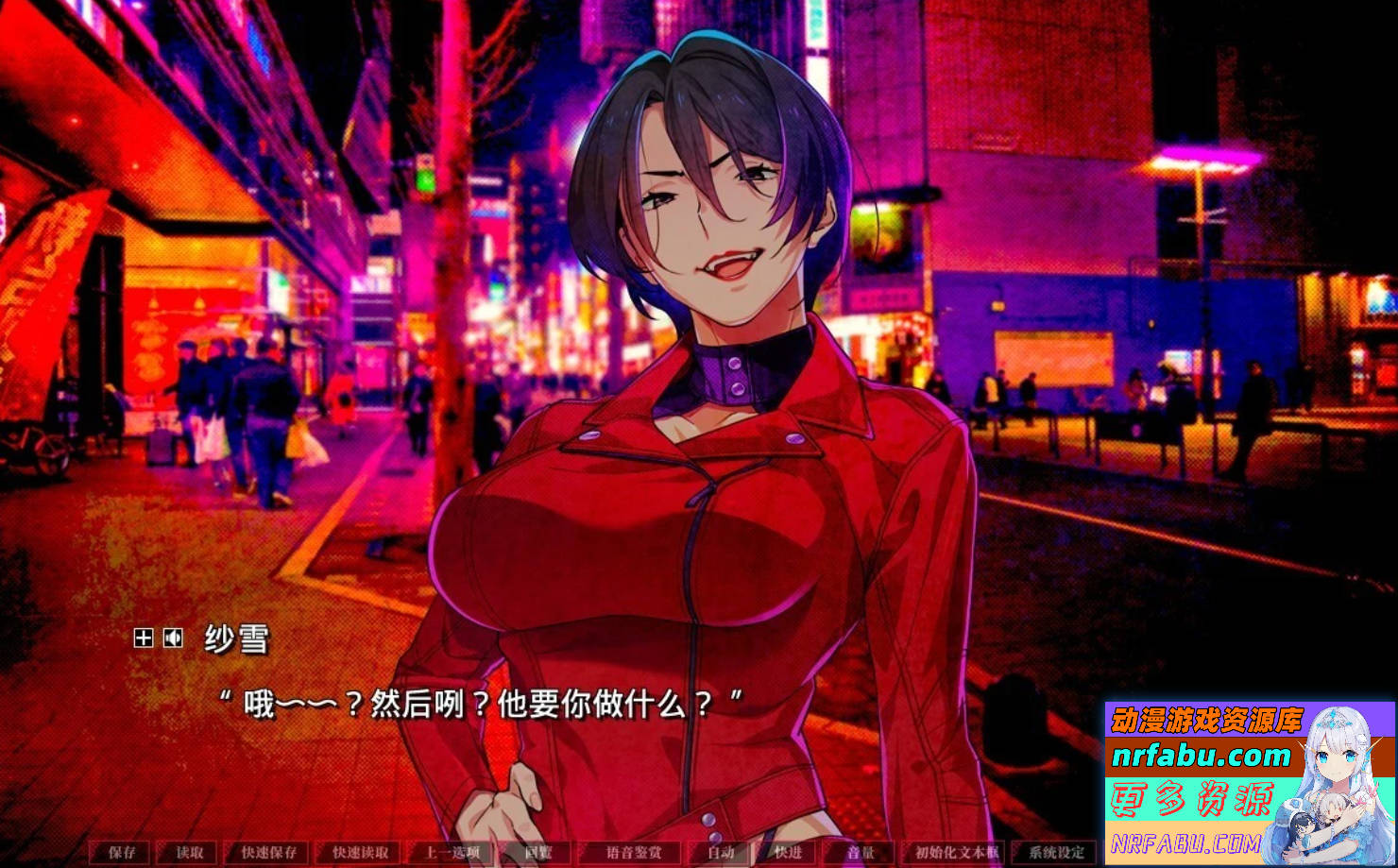1398x868 pixels.
Task: Open the 回览 backlog
Action: (x=537, y=853)
